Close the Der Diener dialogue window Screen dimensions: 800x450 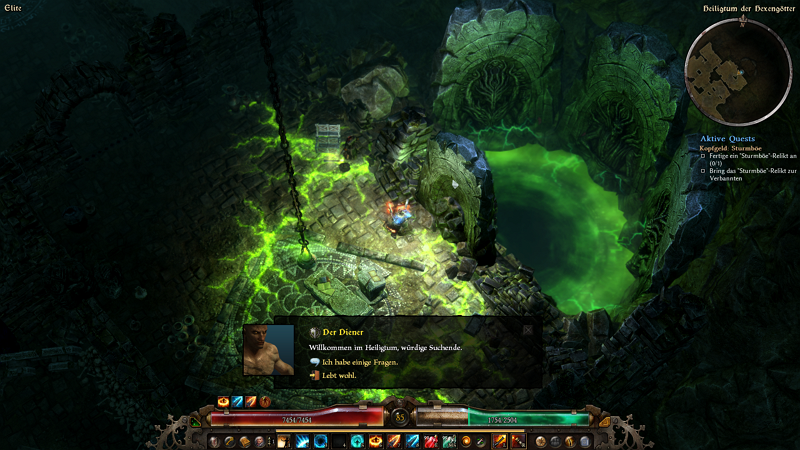pyautogui.click(x=527, y=329)
